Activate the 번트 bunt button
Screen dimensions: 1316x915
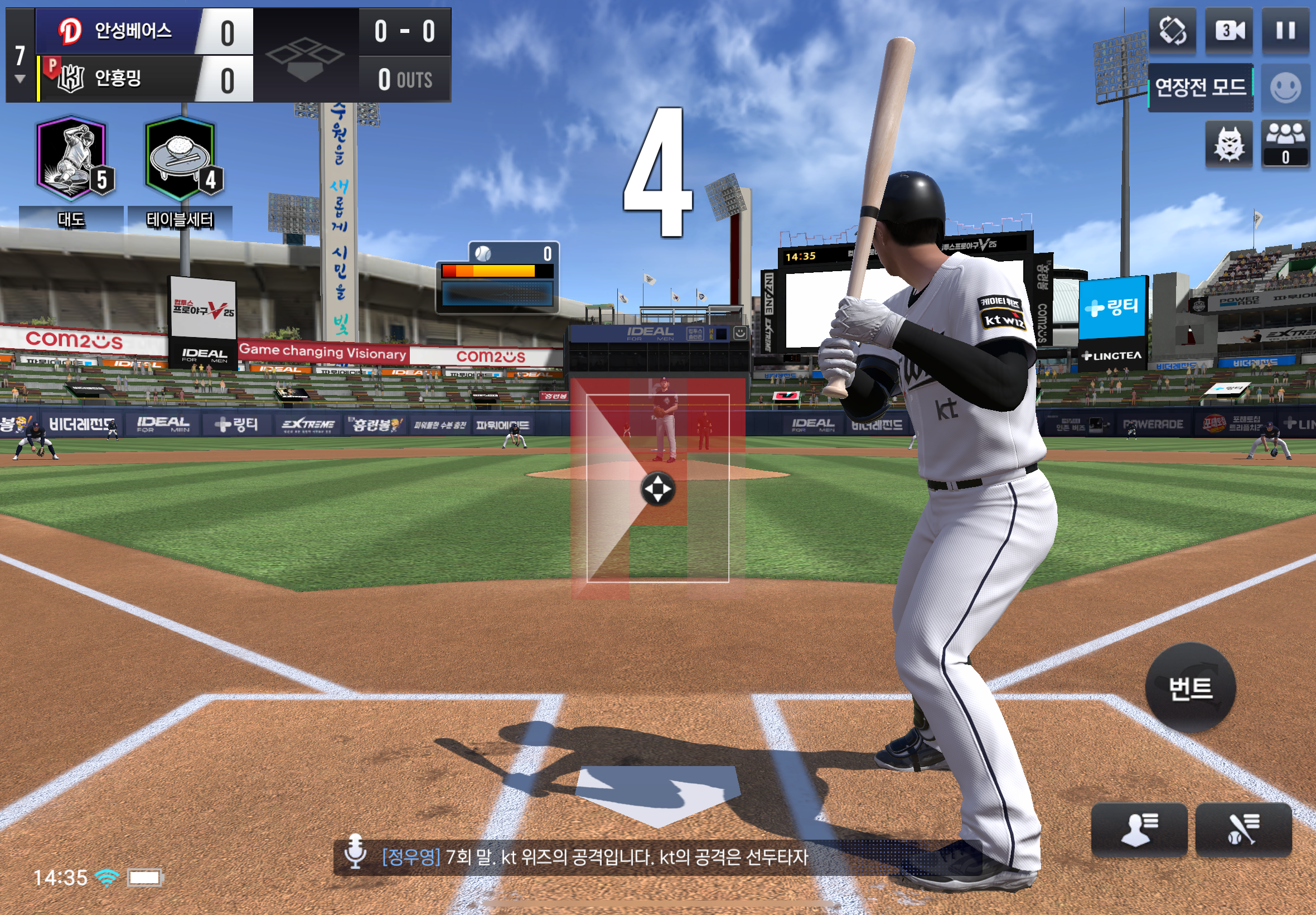[1191, 687]
